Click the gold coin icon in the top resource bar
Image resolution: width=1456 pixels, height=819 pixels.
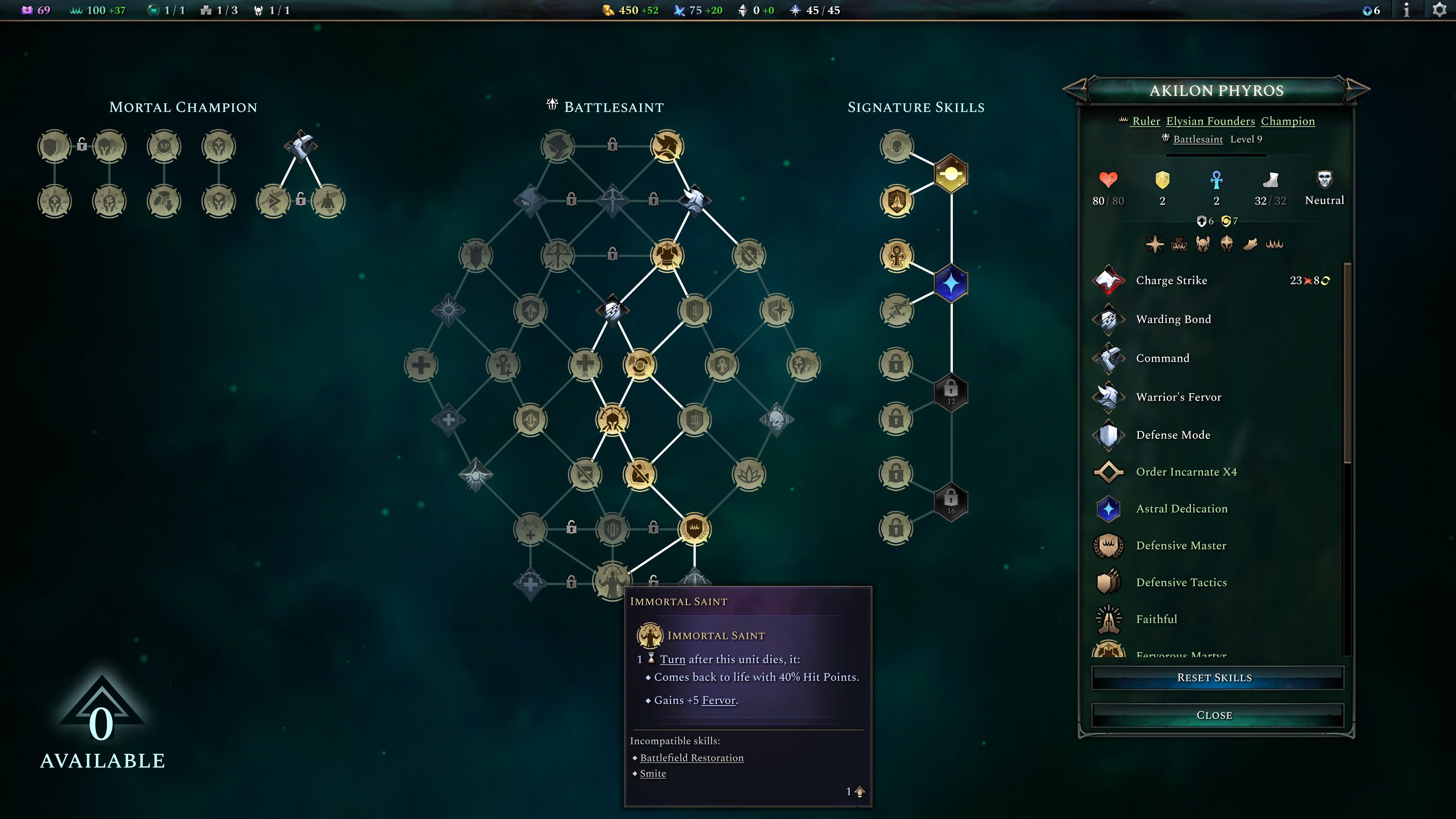click(609, 10)
